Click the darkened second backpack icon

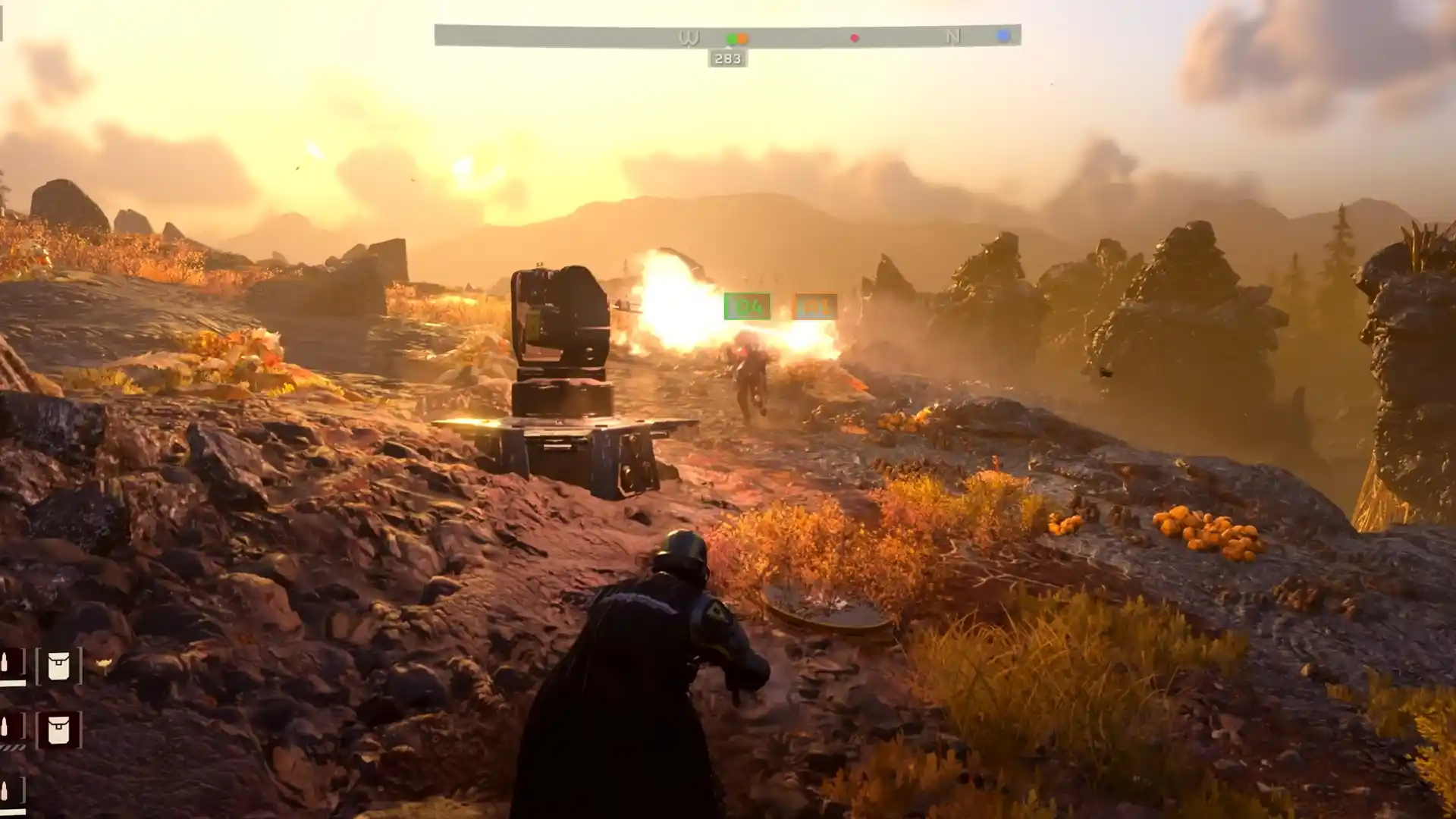pos(58,730)
